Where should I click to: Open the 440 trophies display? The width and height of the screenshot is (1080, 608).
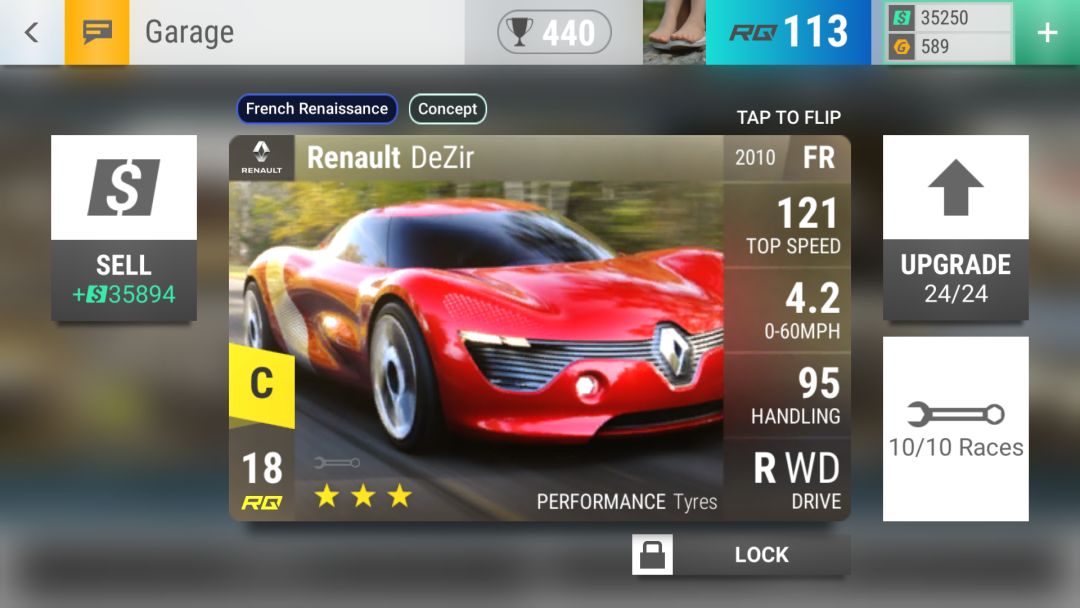[554, 32]
